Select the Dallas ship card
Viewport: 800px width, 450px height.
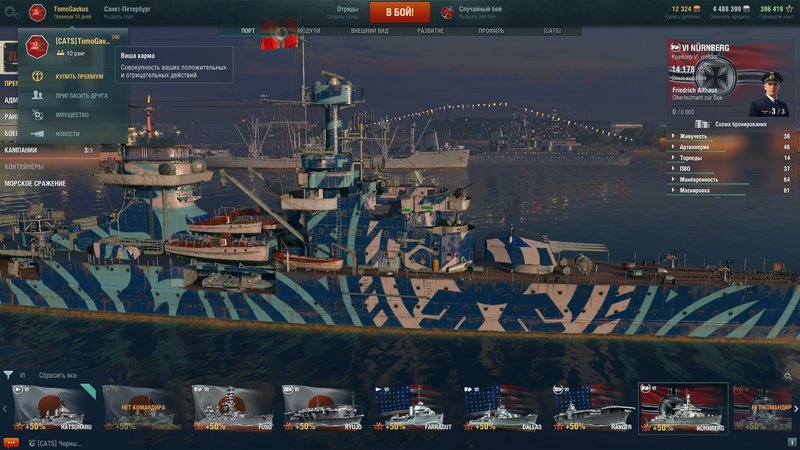[502, 406]
